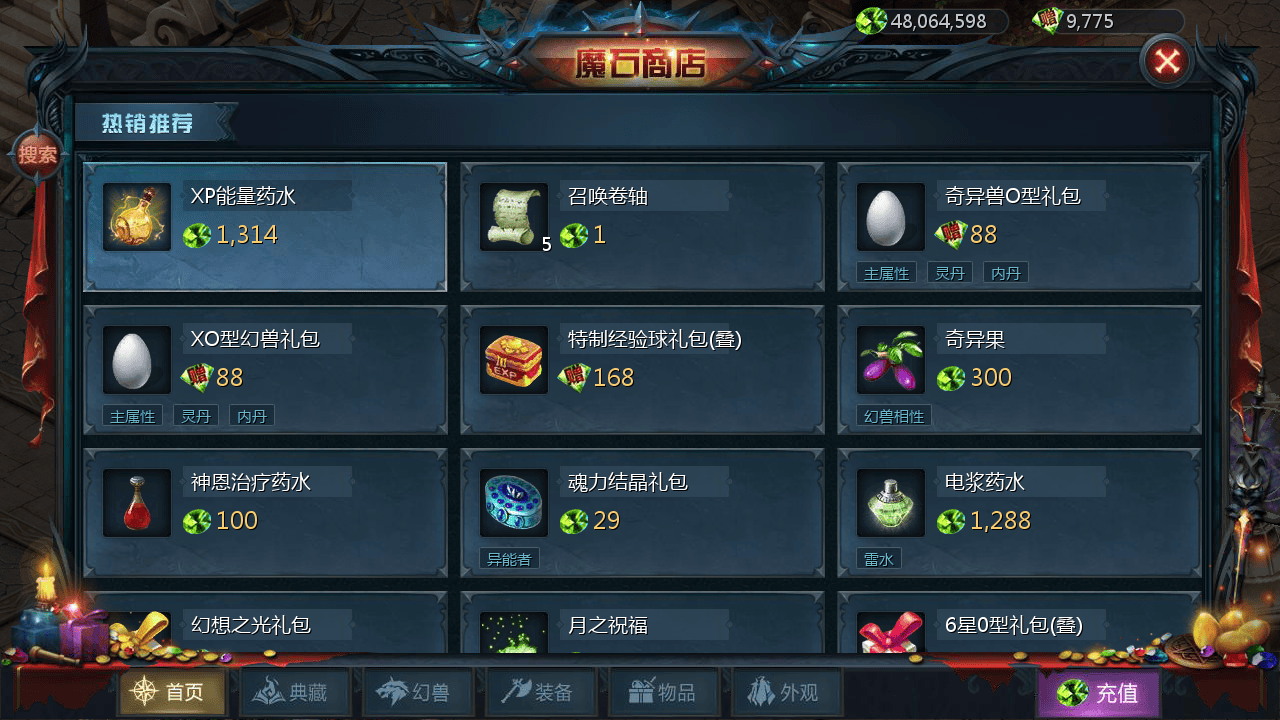1280x720 pixels.
Task: Click the 电浆药水 green potion icon
Action: tap(889, 503)
